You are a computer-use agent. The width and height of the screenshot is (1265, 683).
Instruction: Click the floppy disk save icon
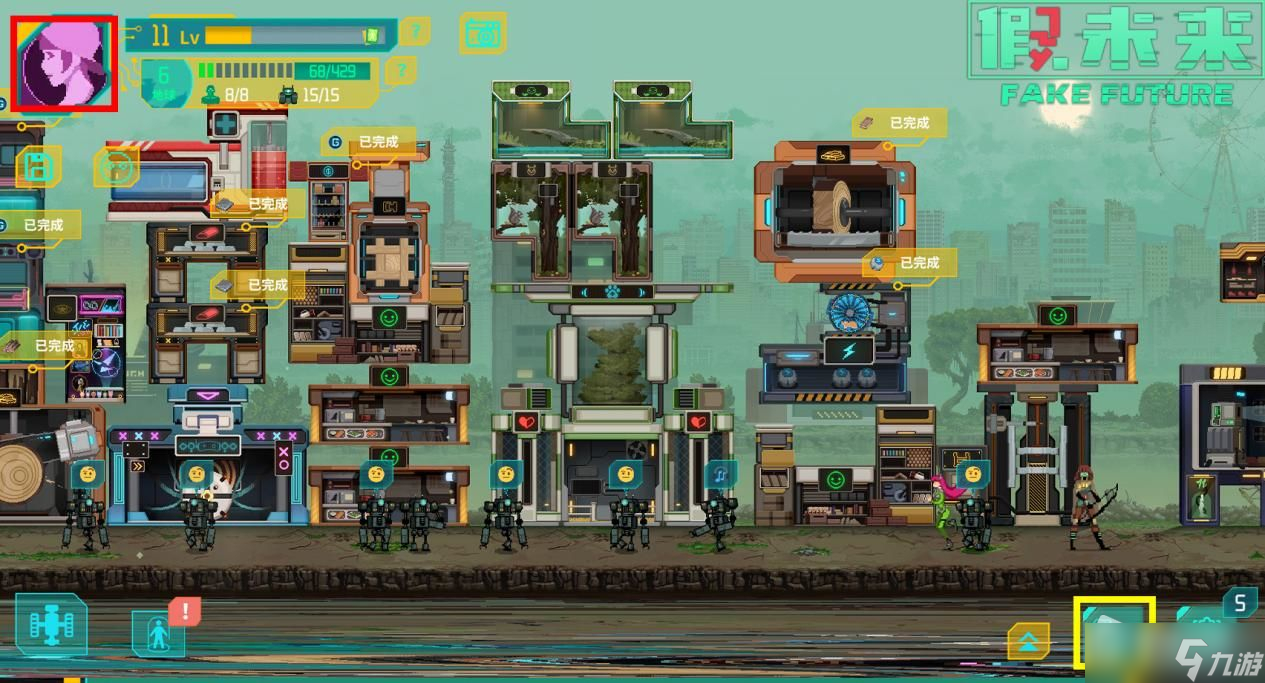[x=38, y=166]
